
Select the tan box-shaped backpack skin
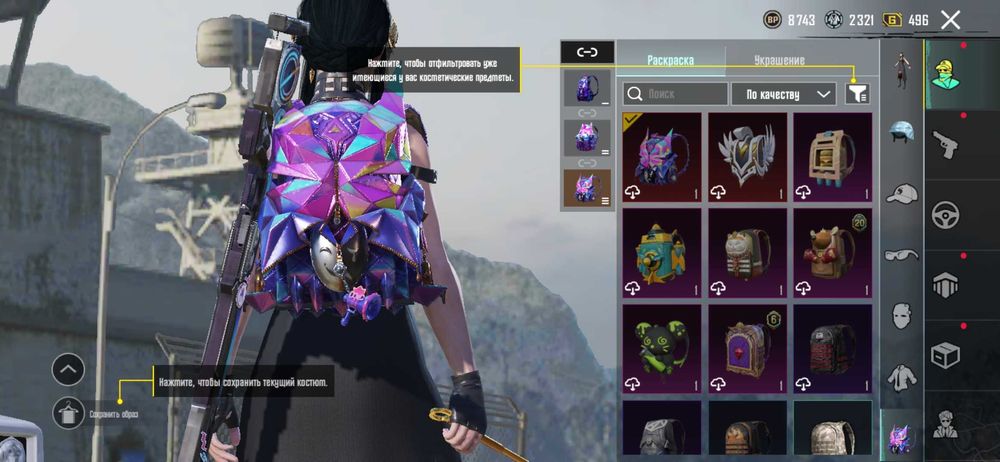[x=831, y=156]
